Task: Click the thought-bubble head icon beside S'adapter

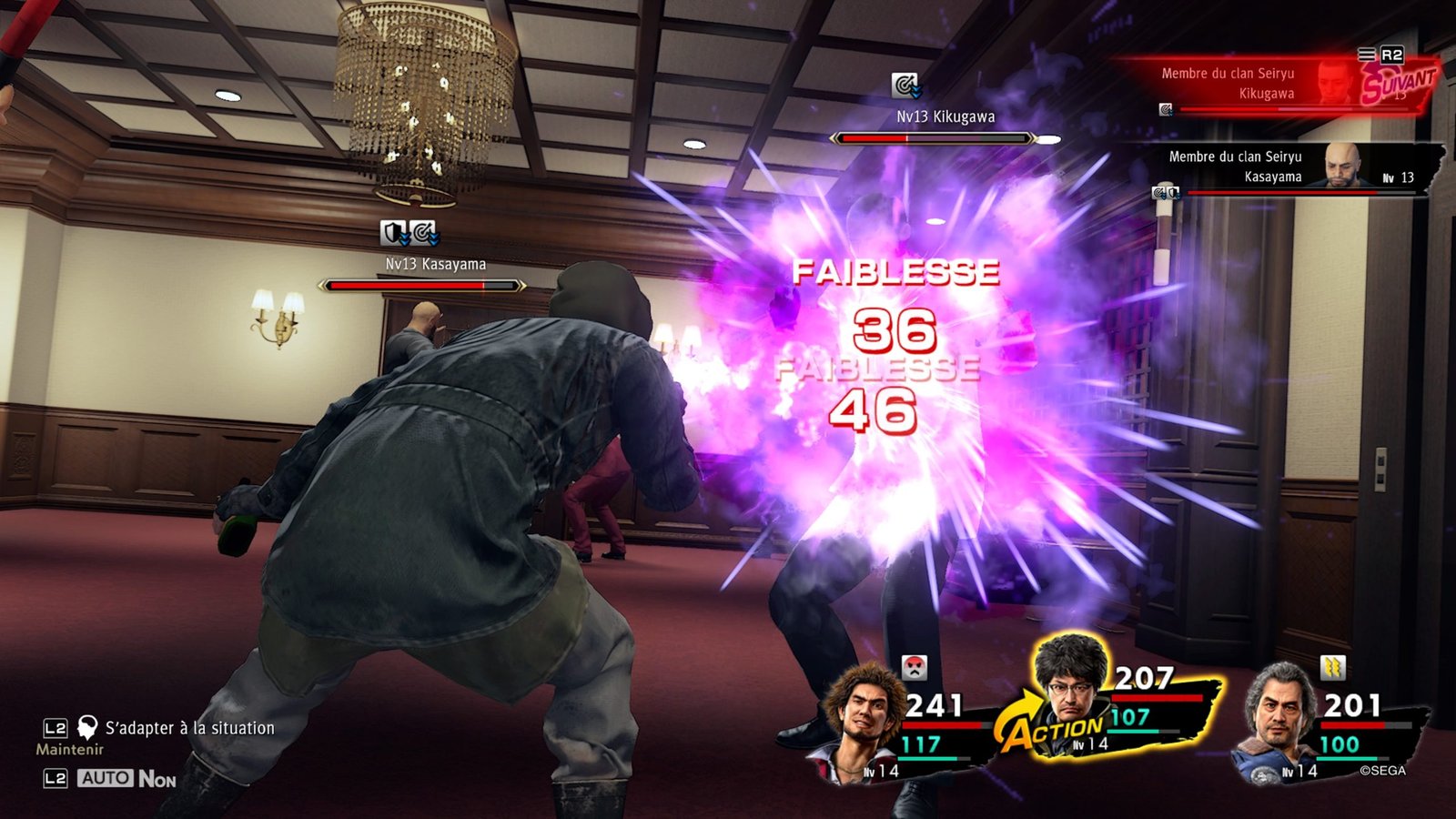Action: 86,728
